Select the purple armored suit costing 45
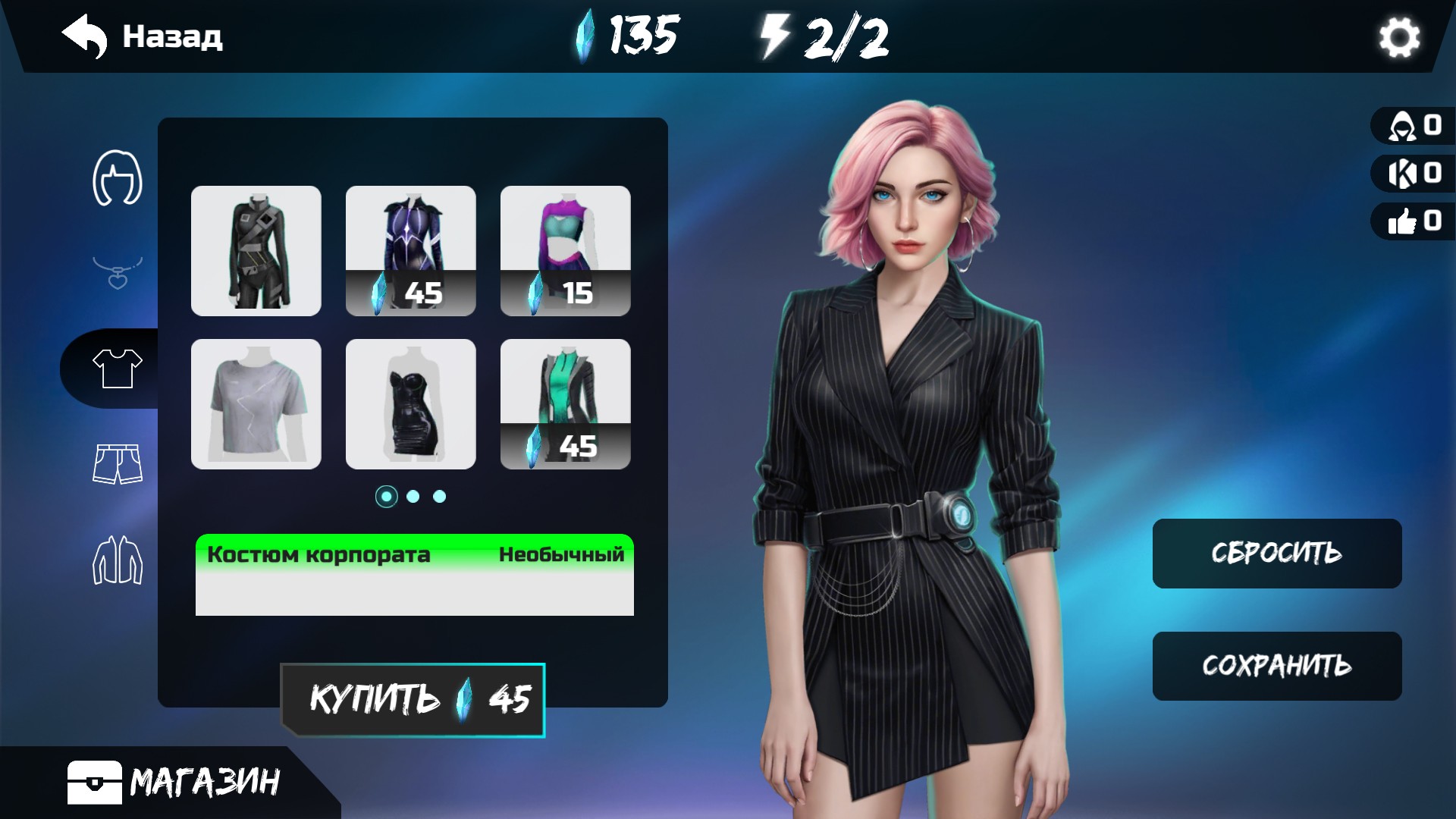Viewport: 1456px width, 819px height. pyautogui.click(x=411, y=251)
